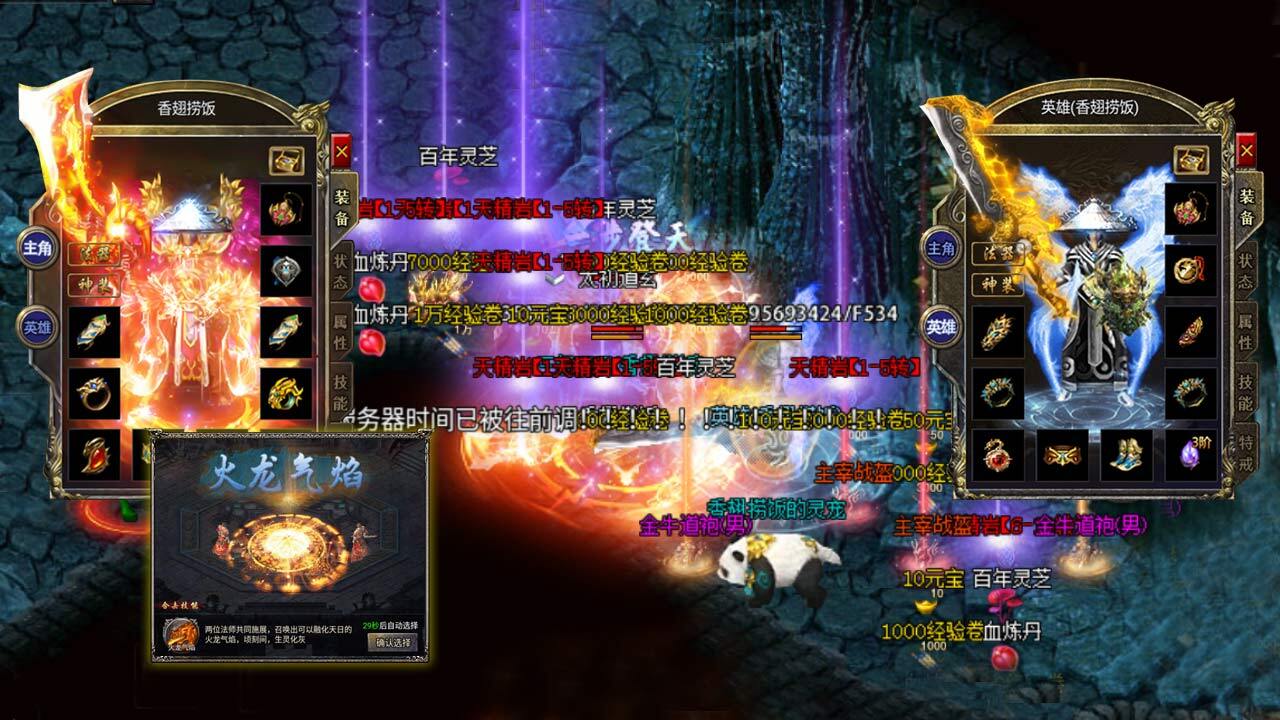Close the main character equipment panel
The width and height of the screenshot is (1280, 720).
click(x=341, y=152)
